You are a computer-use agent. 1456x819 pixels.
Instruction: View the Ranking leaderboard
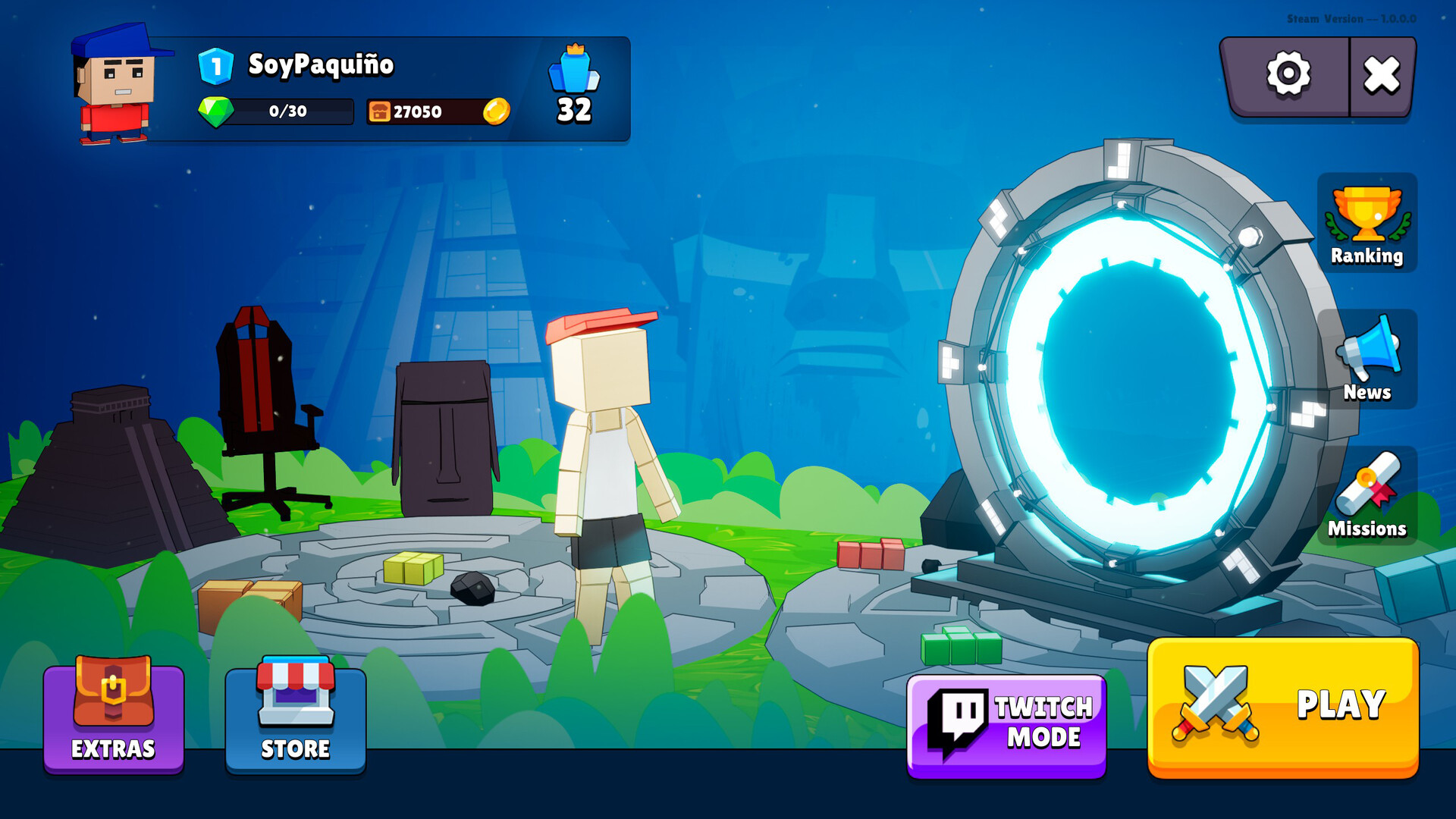(1367, 224)
